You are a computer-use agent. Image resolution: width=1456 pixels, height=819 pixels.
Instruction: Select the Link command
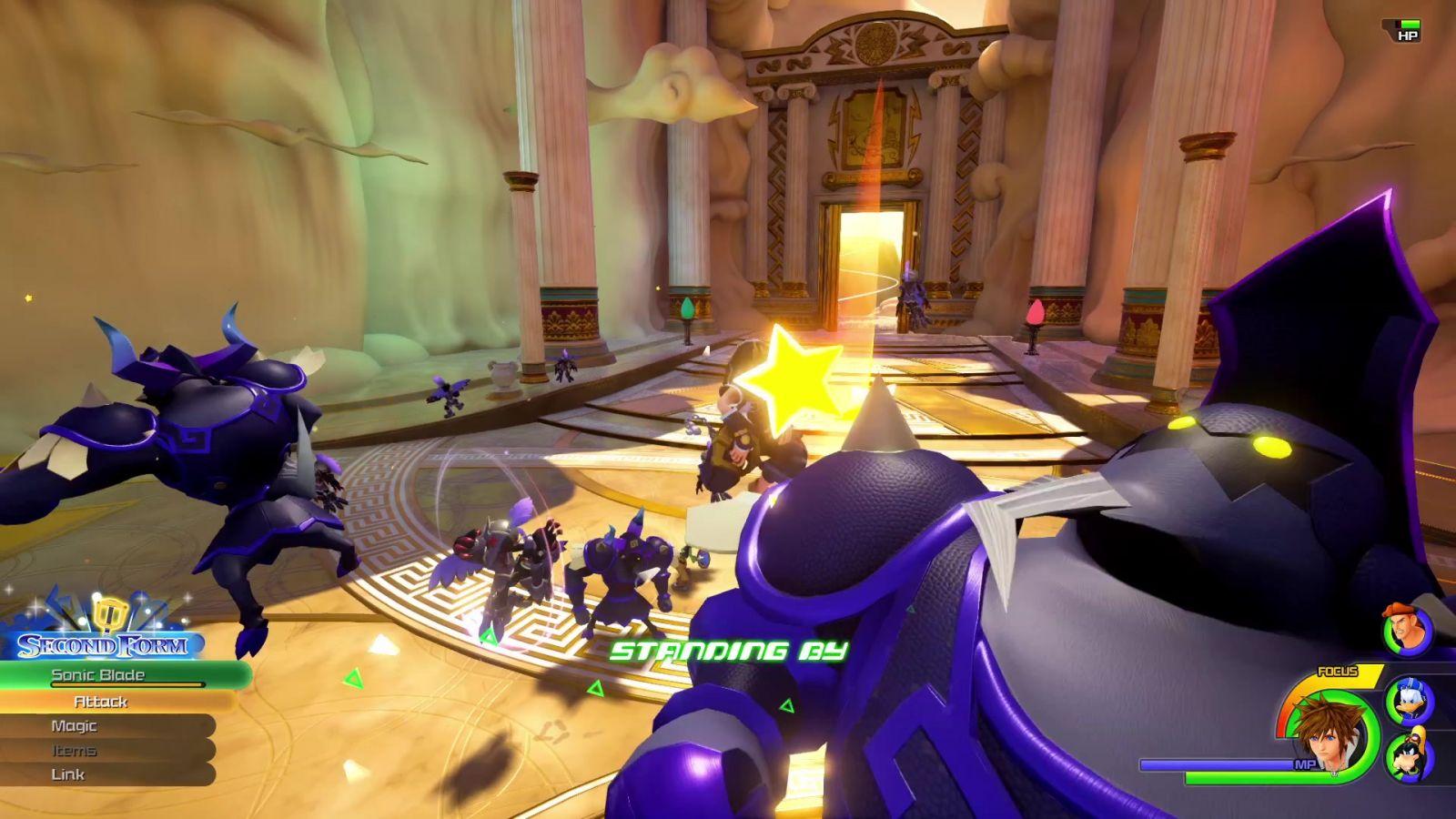[x=68, y=774]
